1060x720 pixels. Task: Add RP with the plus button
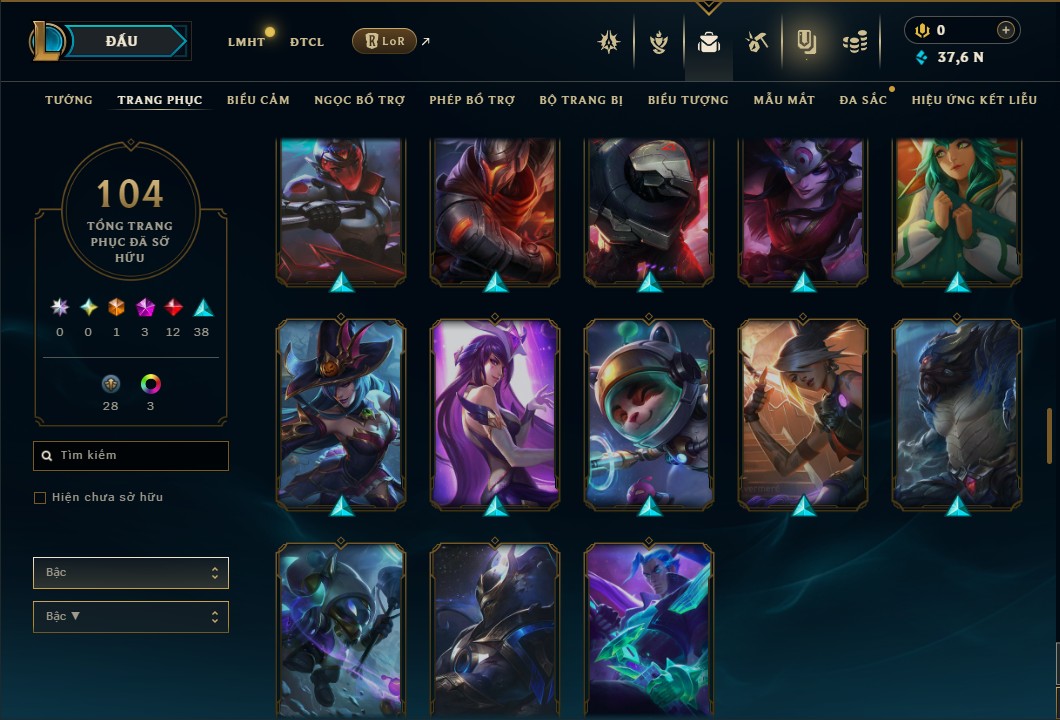[x=1005, y=30]
